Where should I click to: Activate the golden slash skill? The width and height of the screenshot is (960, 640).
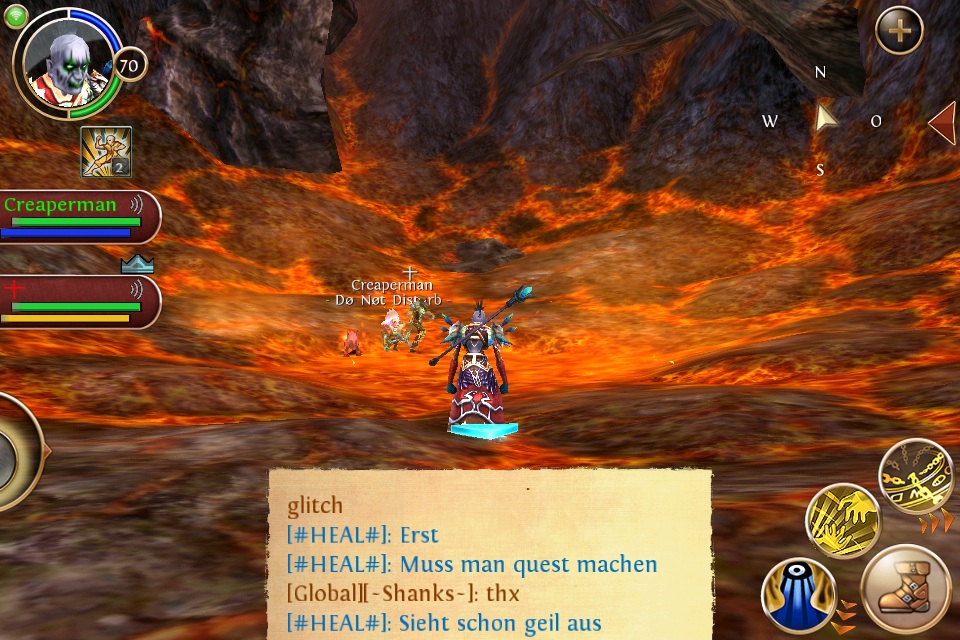point(843,520)
